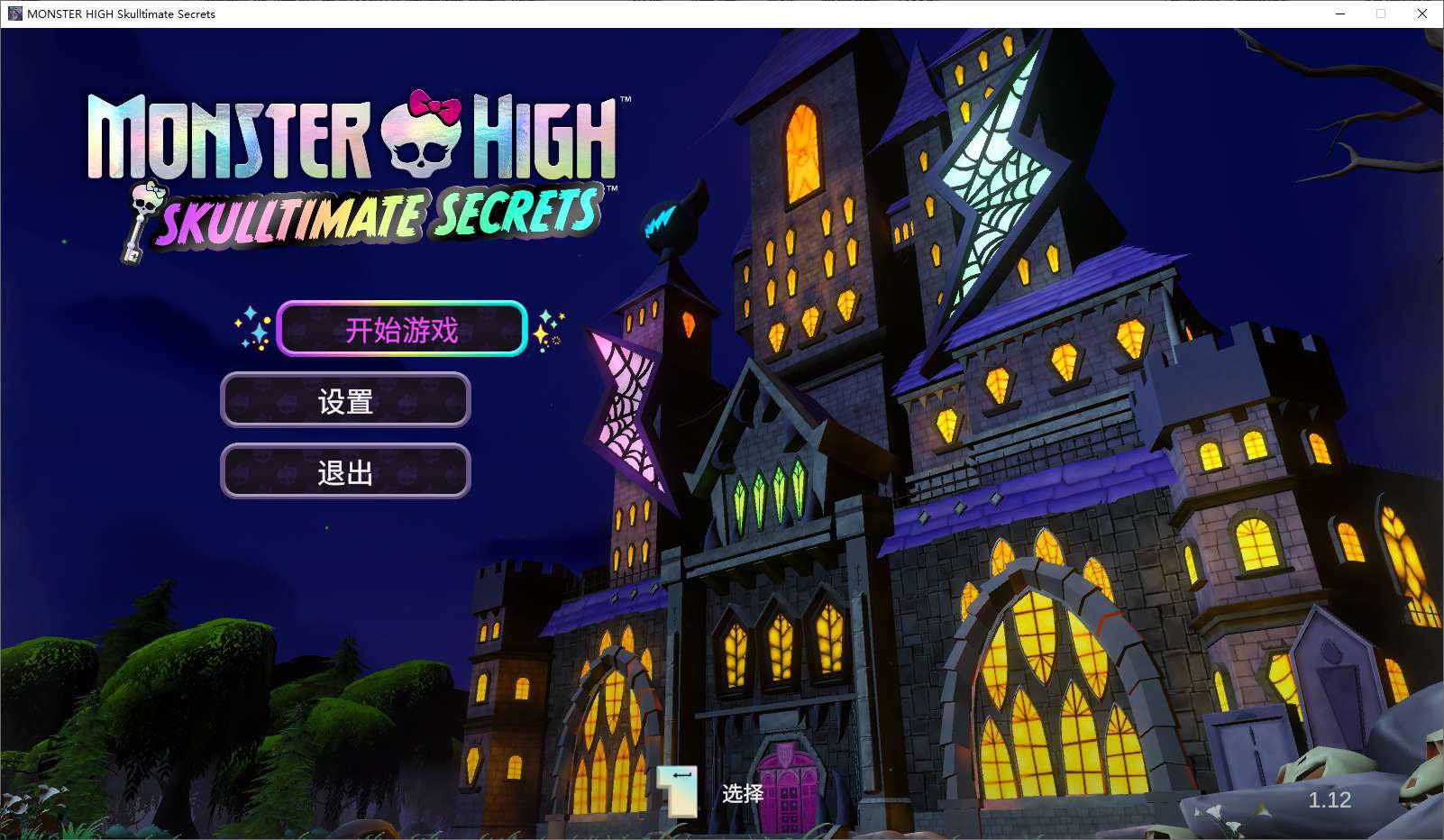Open the 设置 settings menu

point(345,400)
